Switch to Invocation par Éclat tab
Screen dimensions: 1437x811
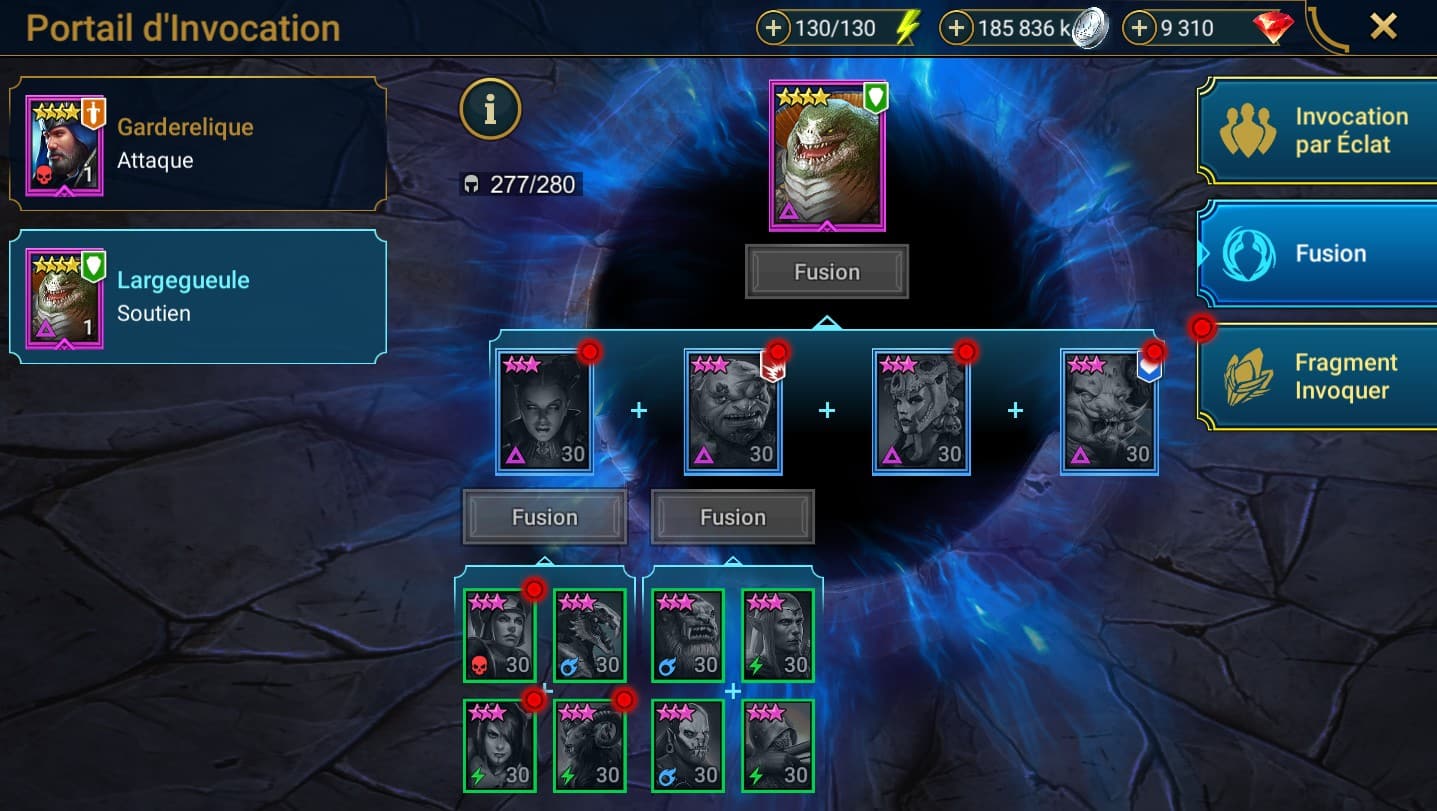pos(1317,131)
